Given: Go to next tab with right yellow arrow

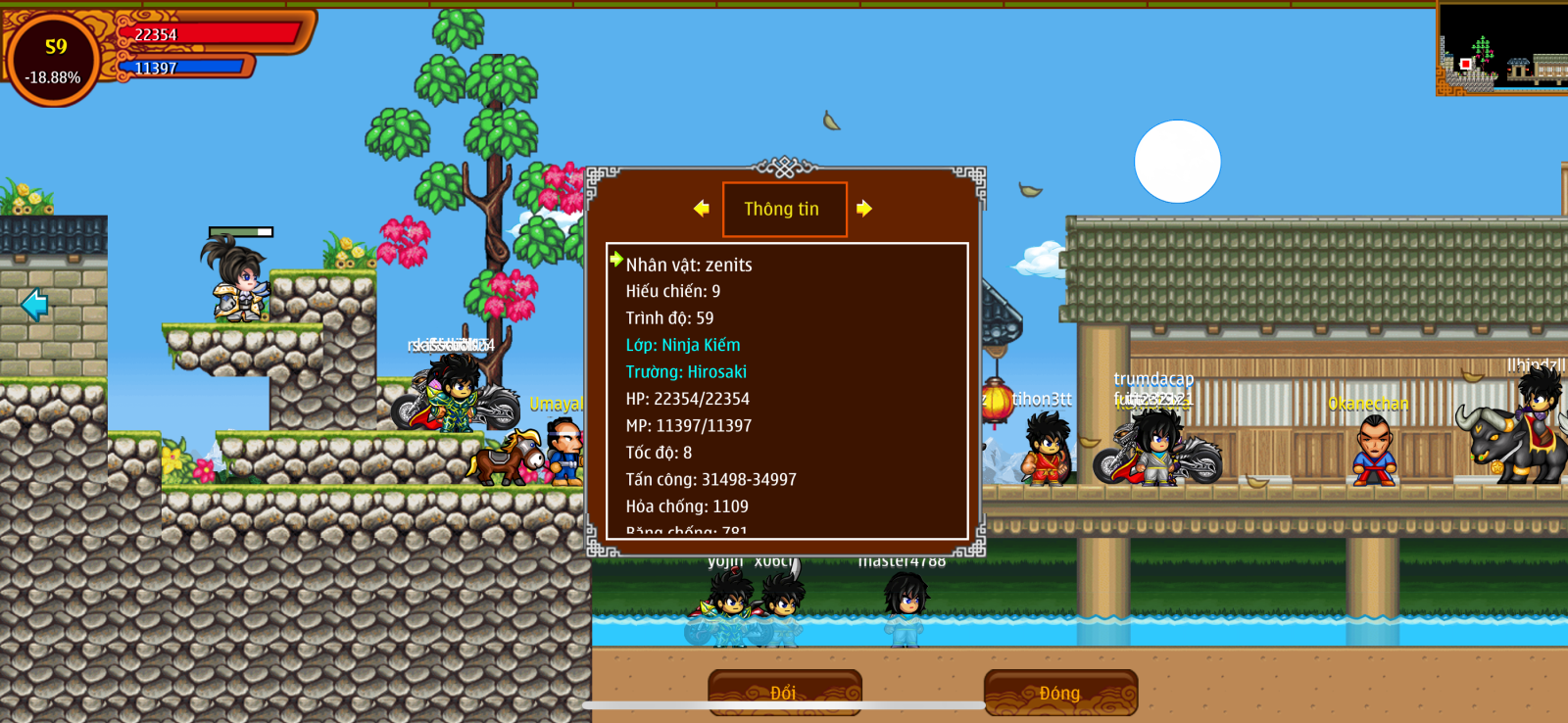Looking at the screenshot, I should 863,209.
